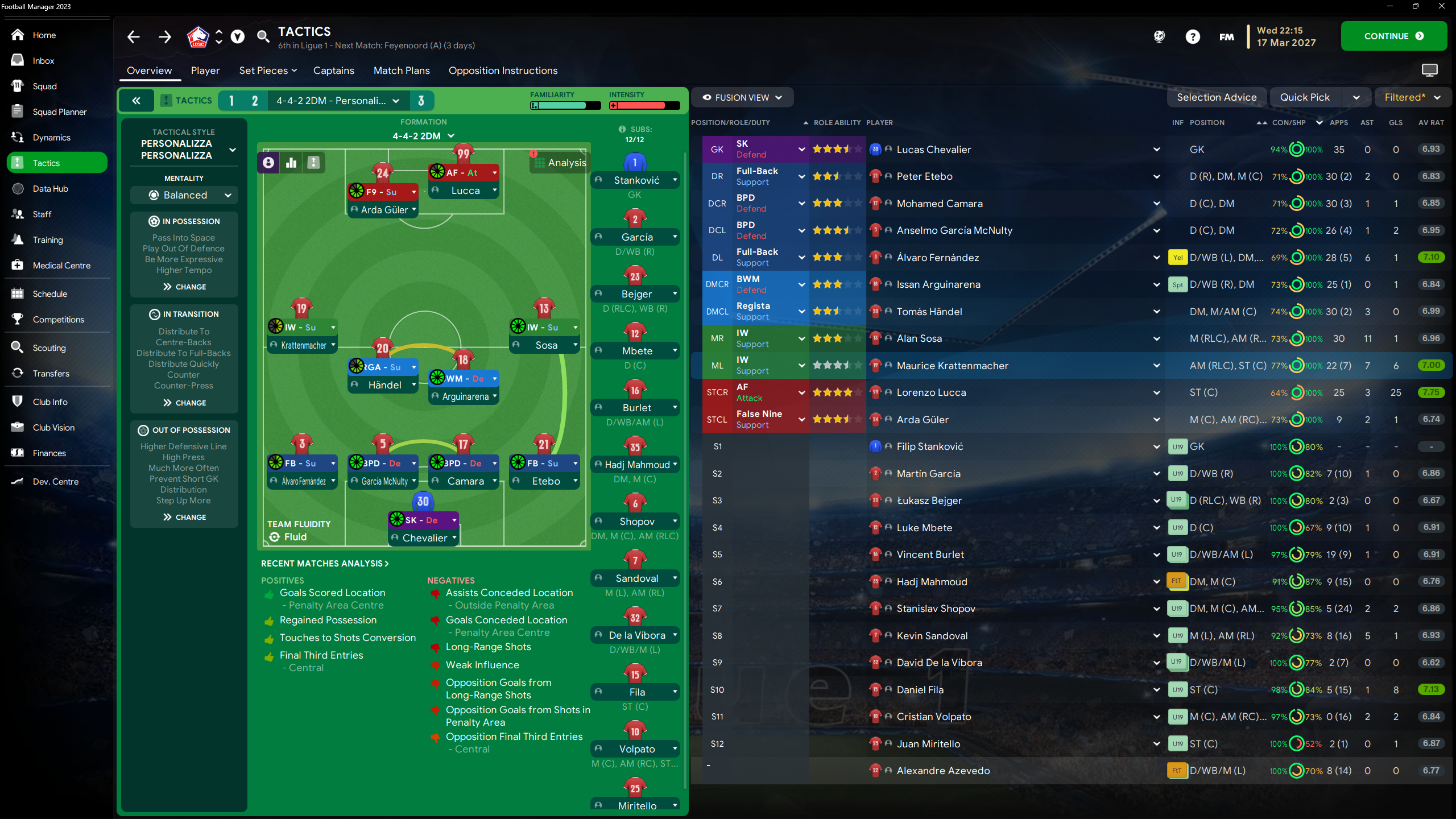The image size is (1456, 819).
Task: Open the Opposition Instructions tab
Action: pyautogui.click(x=503, y=71)
